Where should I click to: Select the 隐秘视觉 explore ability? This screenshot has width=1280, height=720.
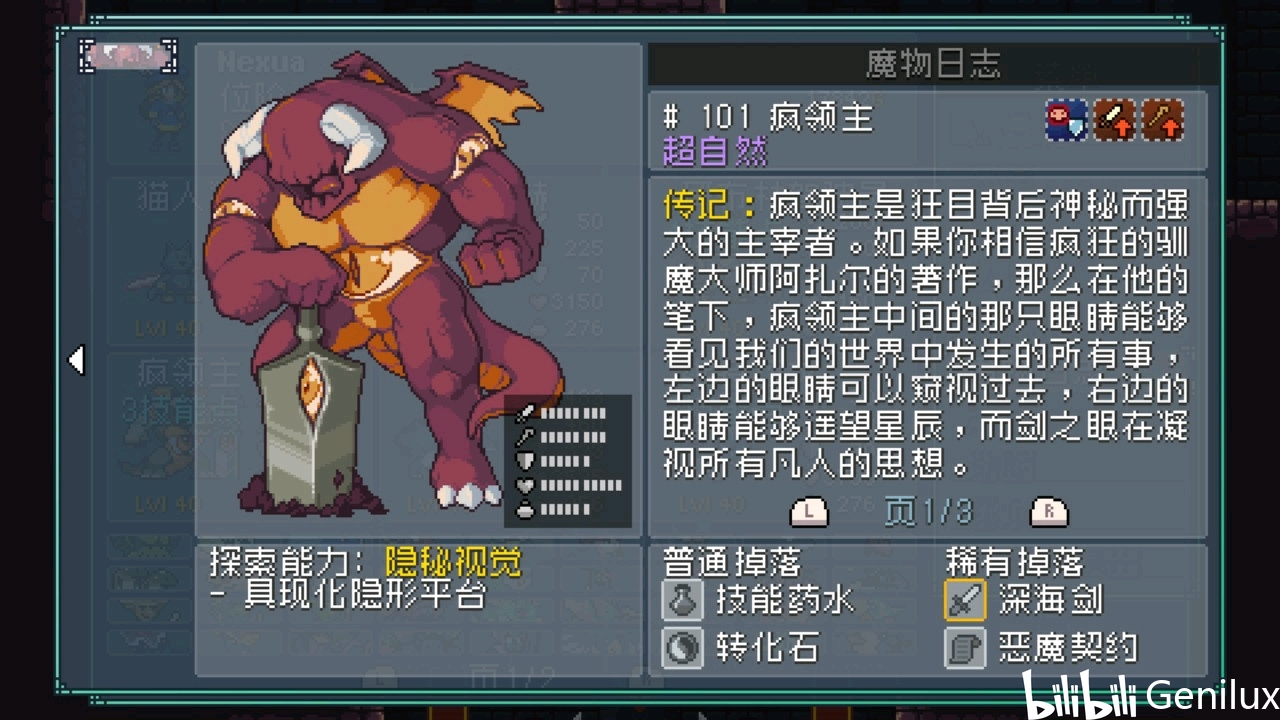click(x=440, y=562)
